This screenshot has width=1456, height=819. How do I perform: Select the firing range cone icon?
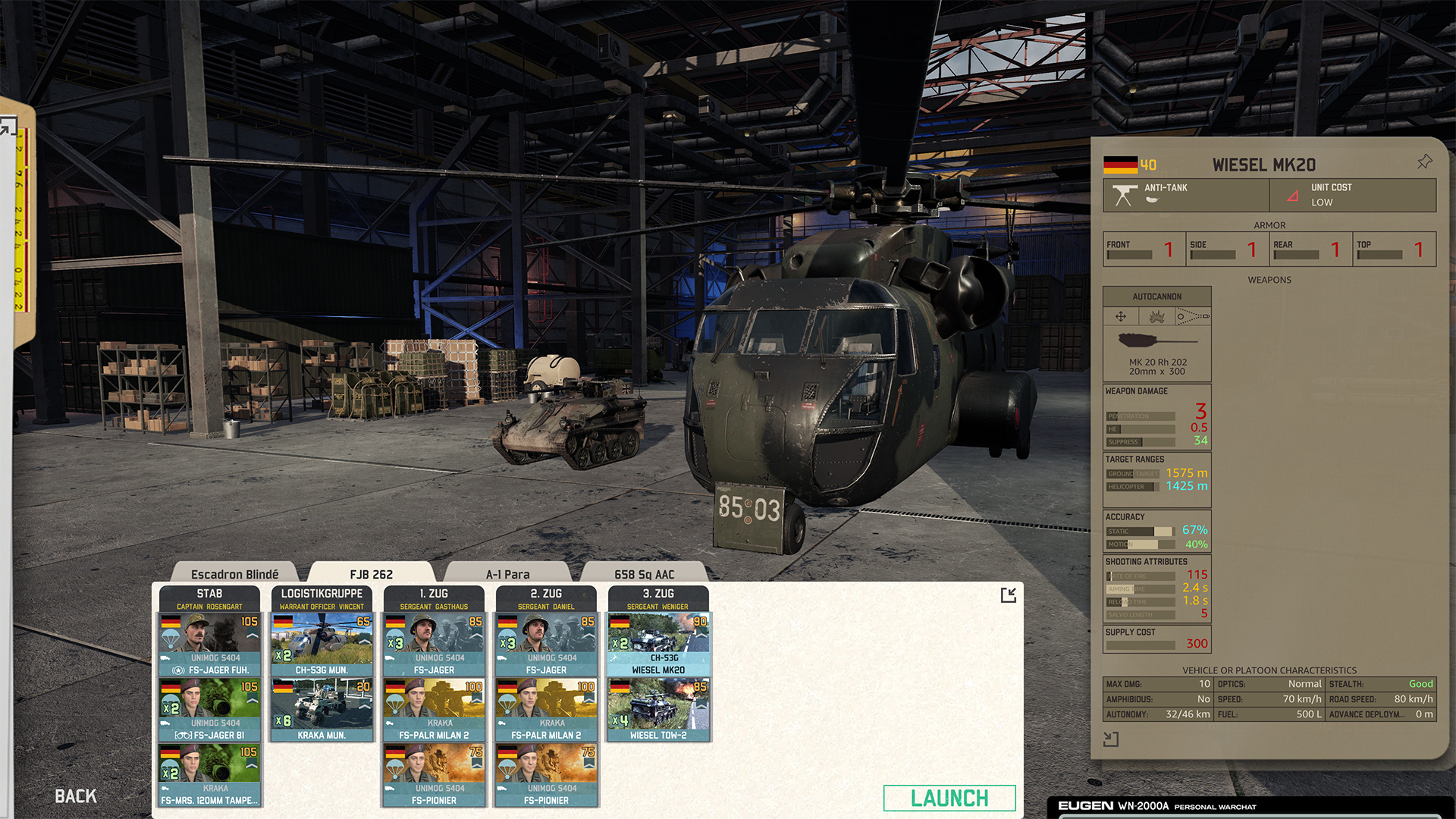tap(1192, 315)
